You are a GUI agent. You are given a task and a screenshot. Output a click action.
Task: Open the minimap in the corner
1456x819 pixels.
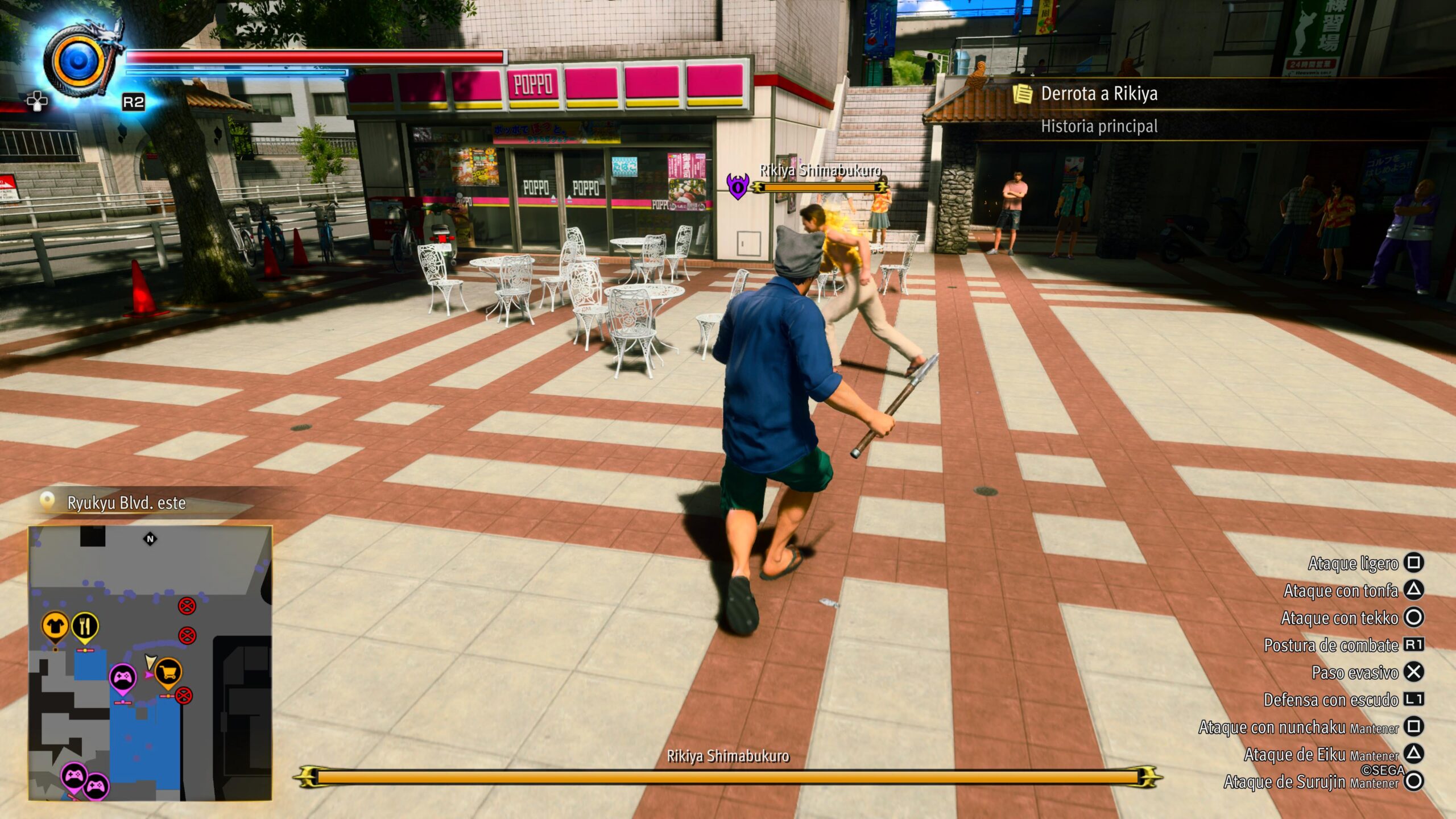(x=150, y=663)
